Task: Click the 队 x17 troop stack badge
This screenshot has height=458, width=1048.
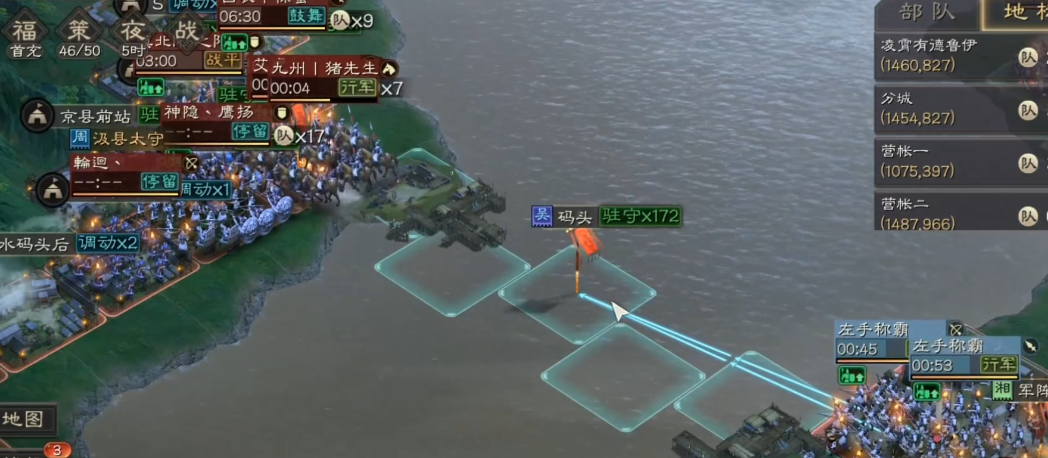Action: pyautogui.click(x=298, y=136)
